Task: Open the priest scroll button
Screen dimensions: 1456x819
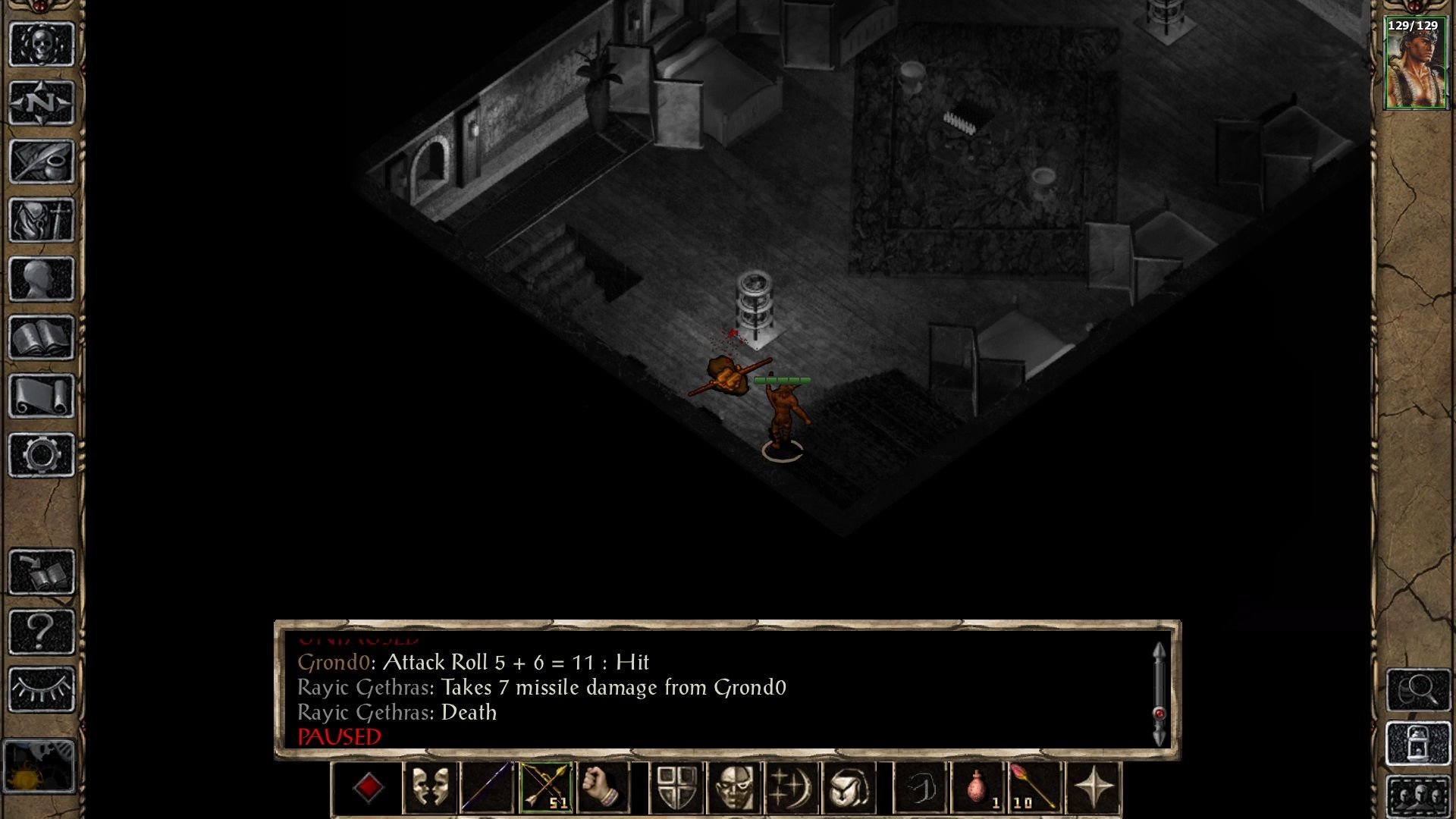Action: click(42, 396)
